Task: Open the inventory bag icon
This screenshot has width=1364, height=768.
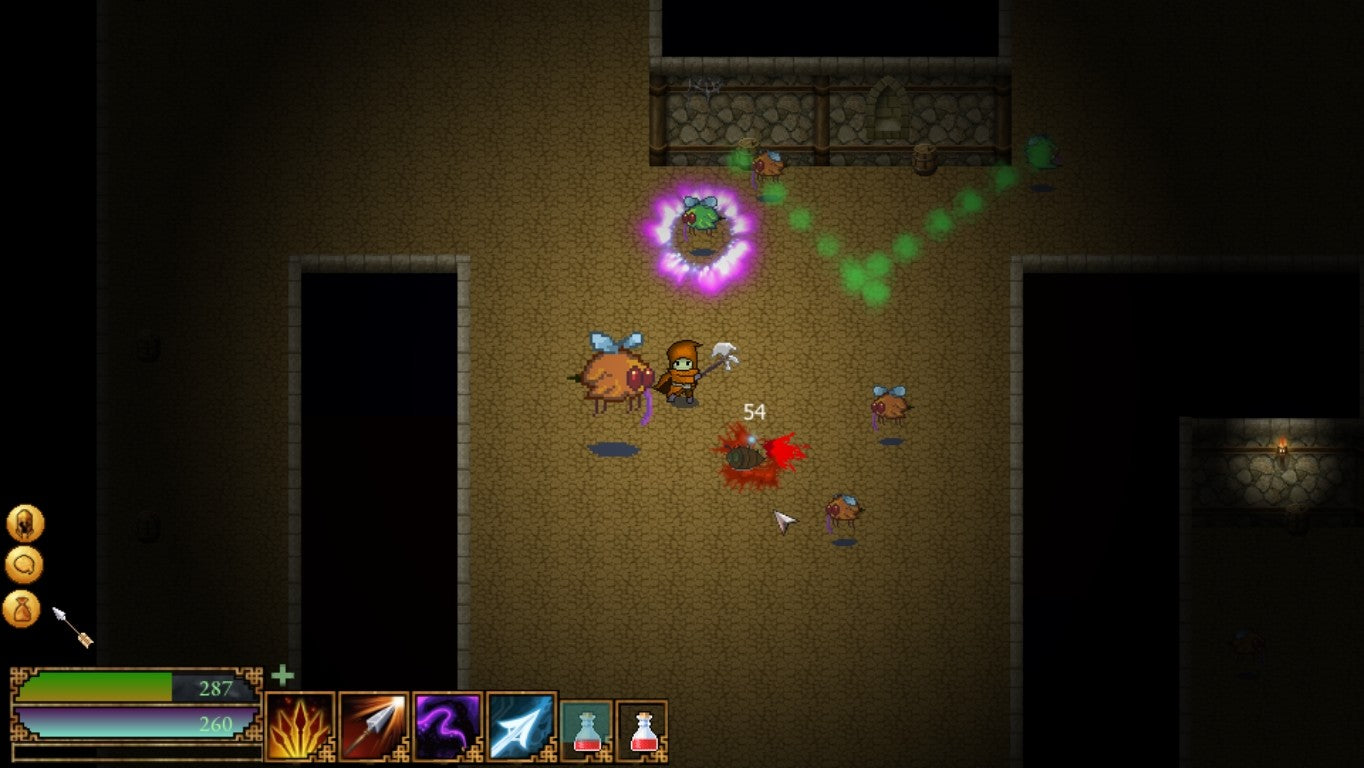Action: (x=22, y=609)
